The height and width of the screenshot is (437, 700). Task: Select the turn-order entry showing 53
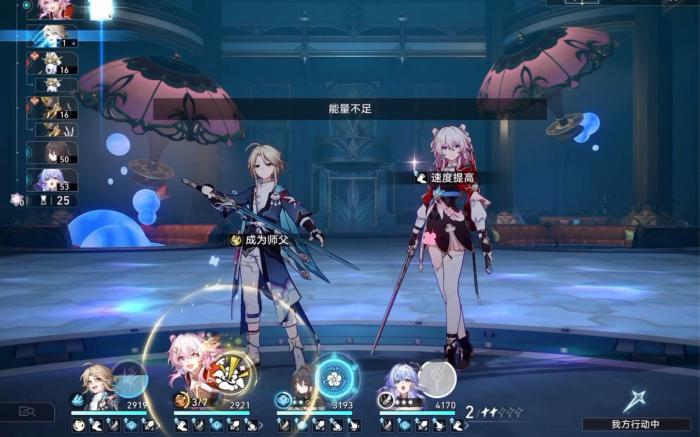(x=52, y=179)
